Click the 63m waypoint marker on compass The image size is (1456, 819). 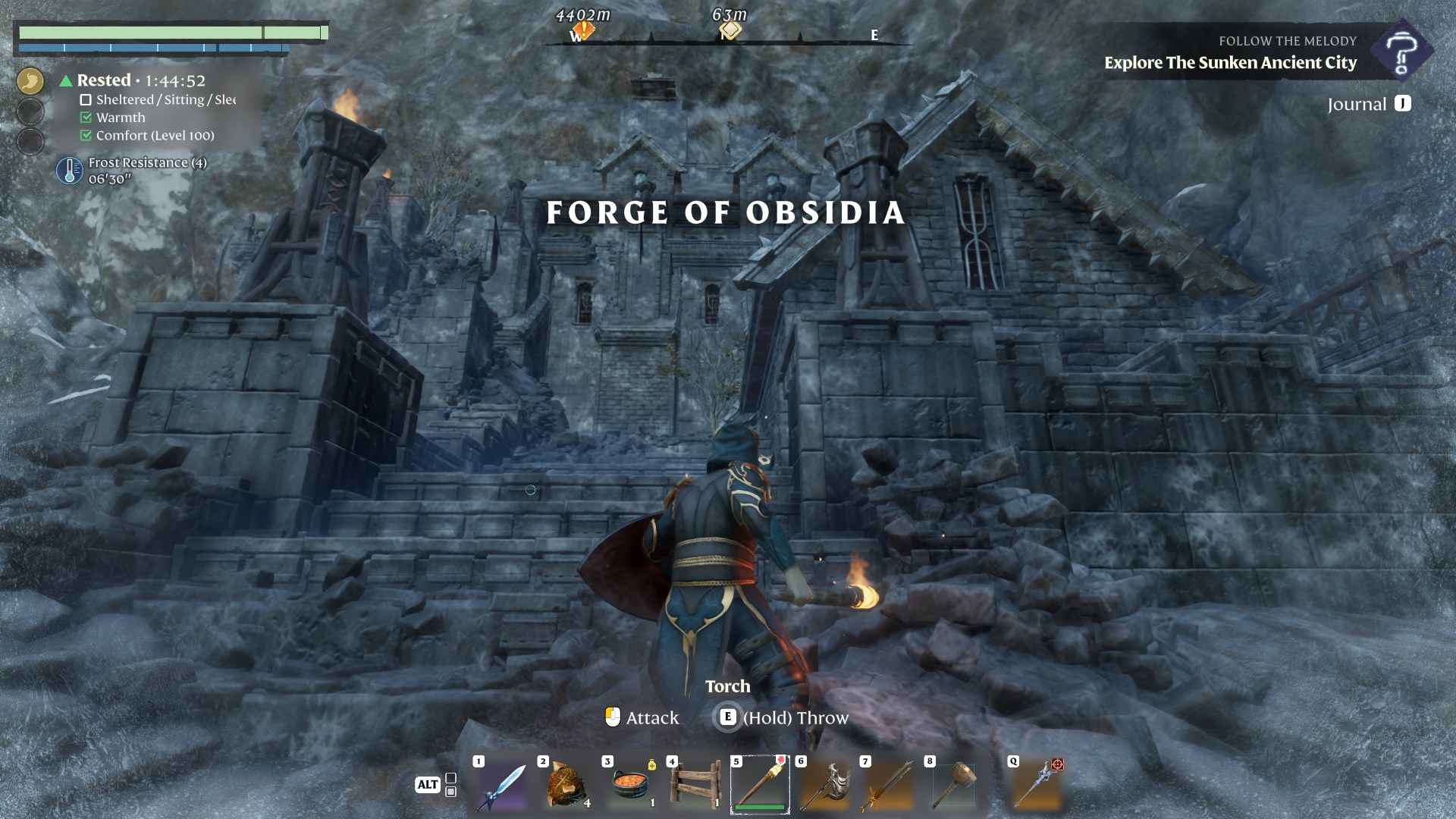click(x=730, y=31)
